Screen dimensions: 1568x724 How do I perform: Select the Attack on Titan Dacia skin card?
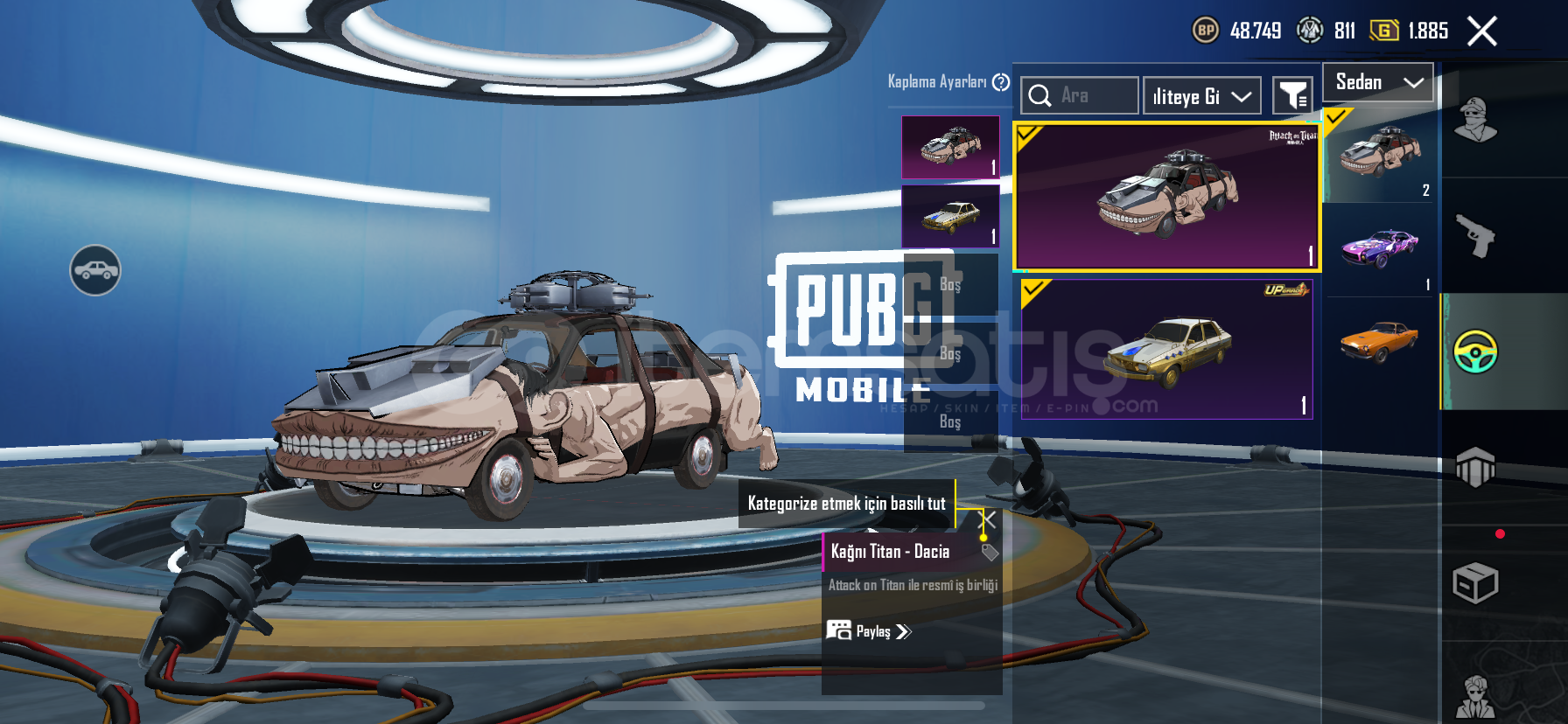1166,197
